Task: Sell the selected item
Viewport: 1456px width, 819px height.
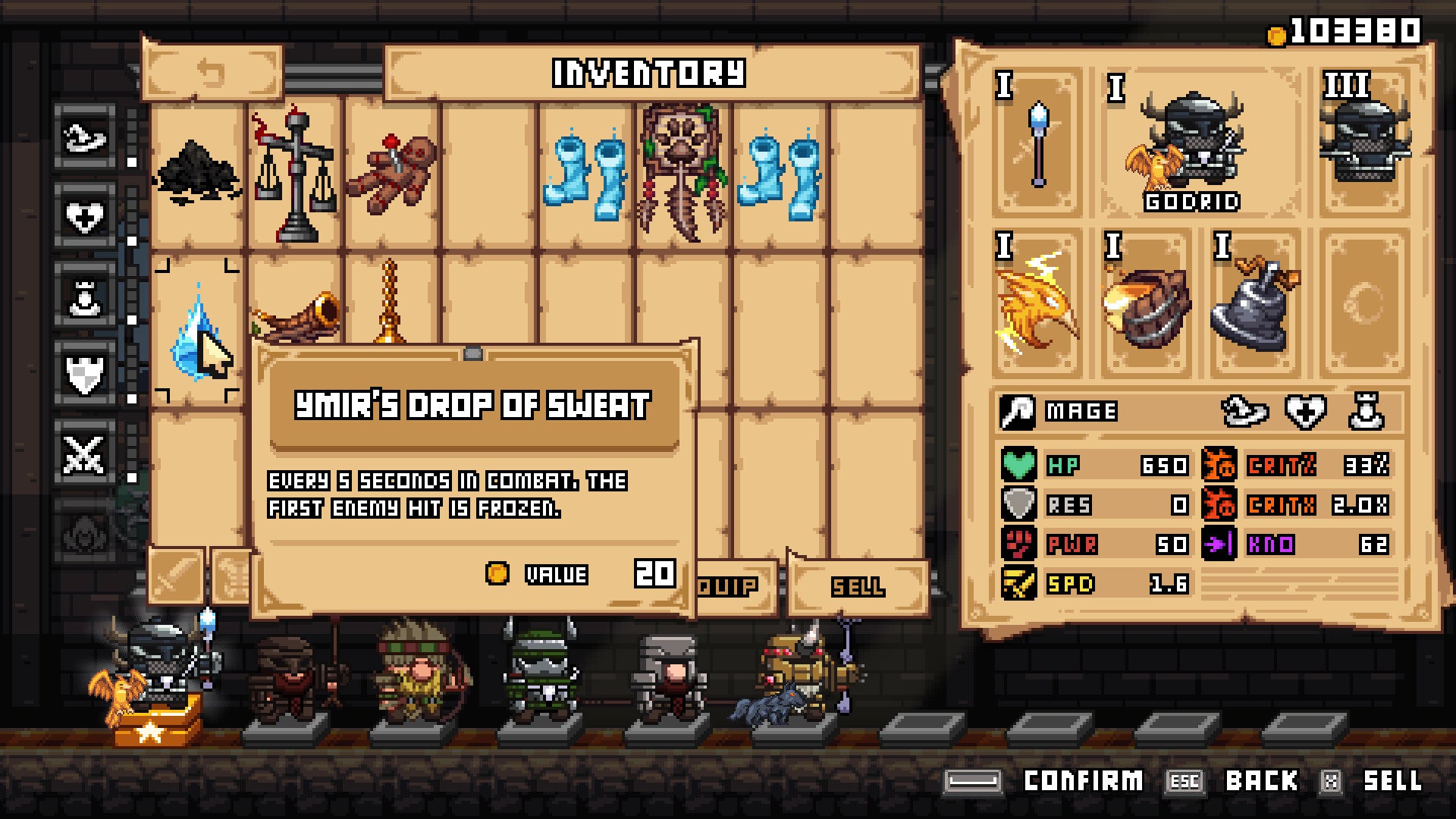Action: [858, 586]
